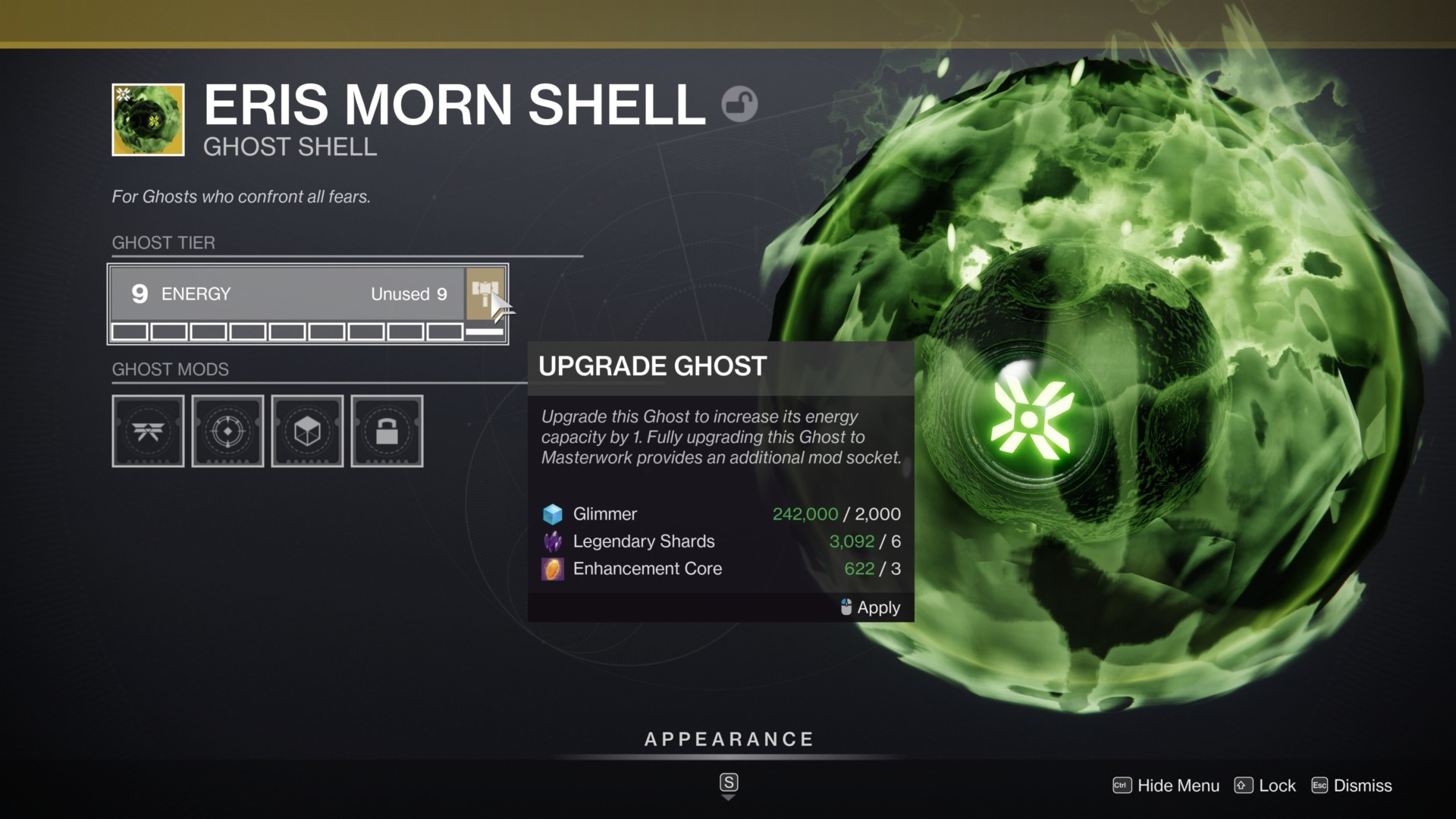Open the first Ghost mod socket
This screenshot has height=819, width=1456.
pyautogui.click(x=148, y=431)
